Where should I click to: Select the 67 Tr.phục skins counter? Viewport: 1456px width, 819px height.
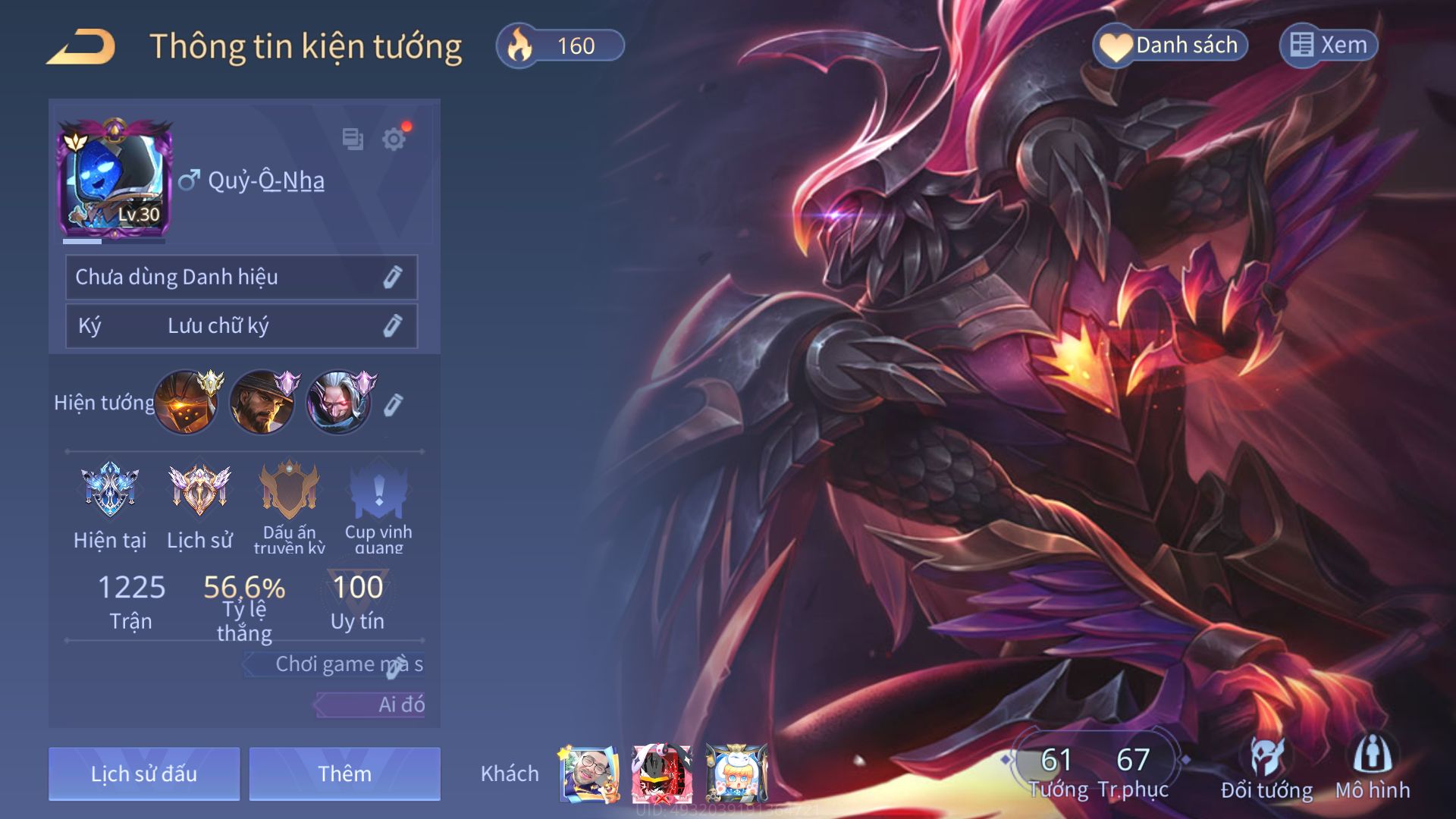click(x=1133, y=770)
